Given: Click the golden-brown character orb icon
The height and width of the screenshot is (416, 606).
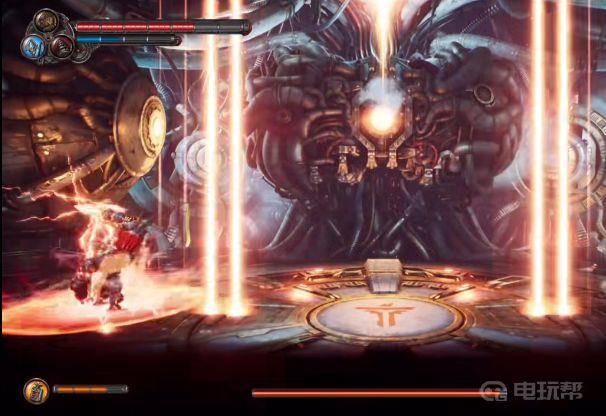Looking at the screenshot, I should tap(47, 21).
